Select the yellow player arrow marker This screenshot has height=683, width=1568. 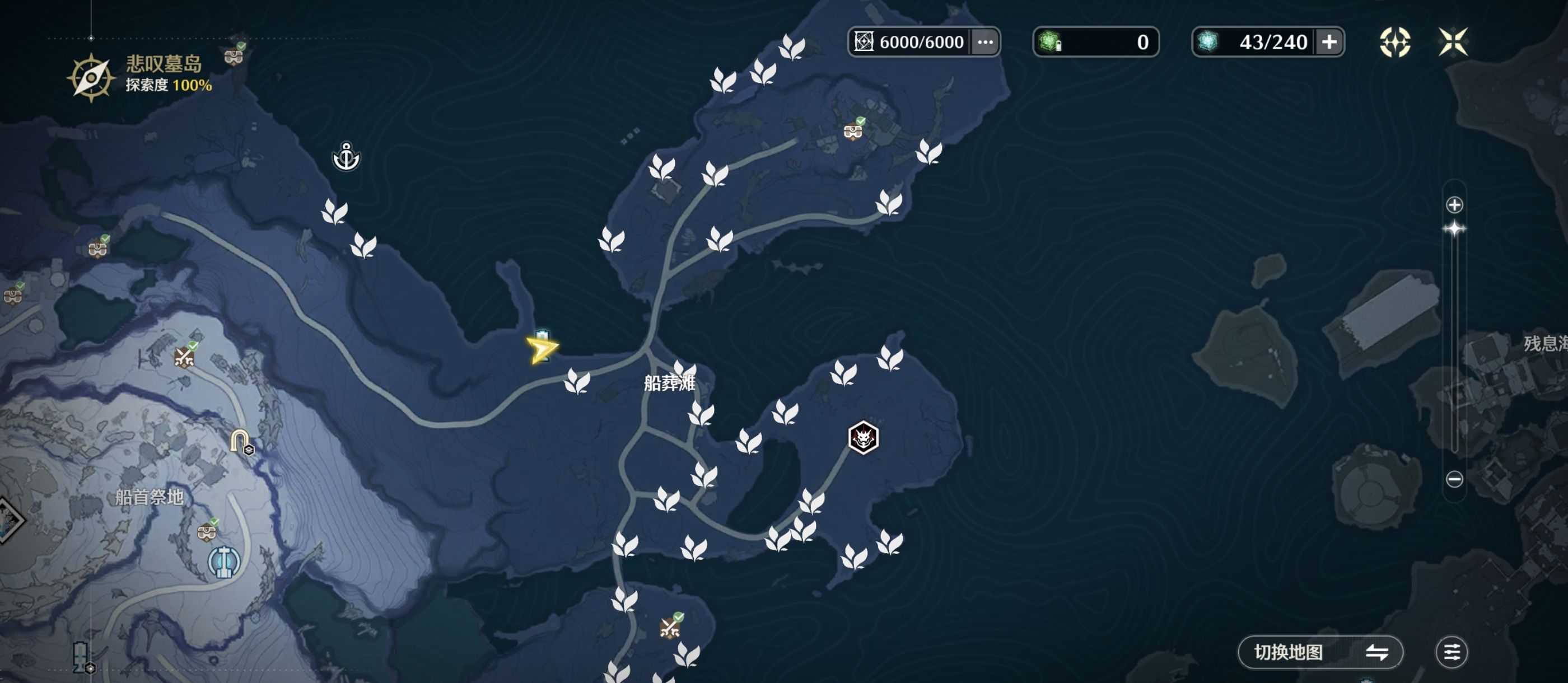540,349
